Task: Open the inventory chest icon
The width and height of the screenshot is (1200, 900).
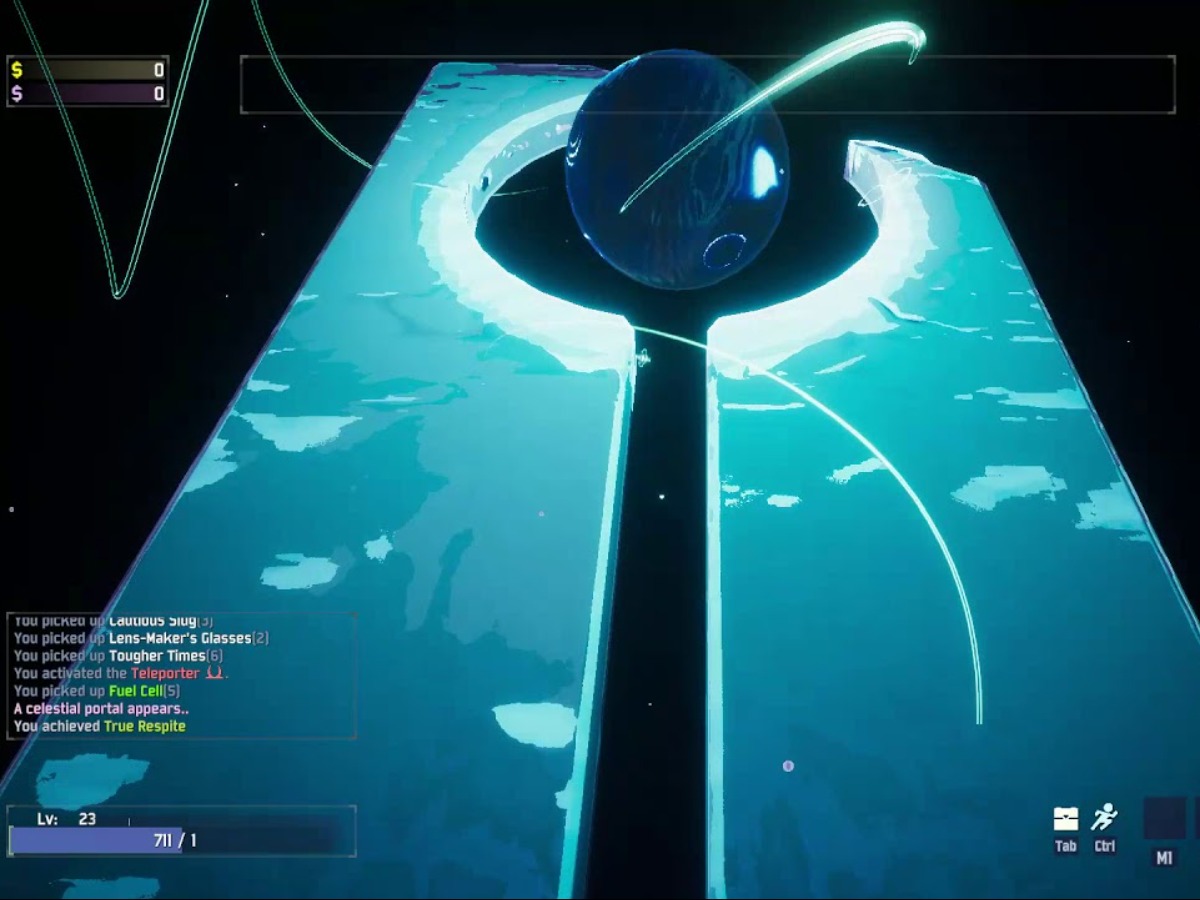Action: coord(1066,819)
